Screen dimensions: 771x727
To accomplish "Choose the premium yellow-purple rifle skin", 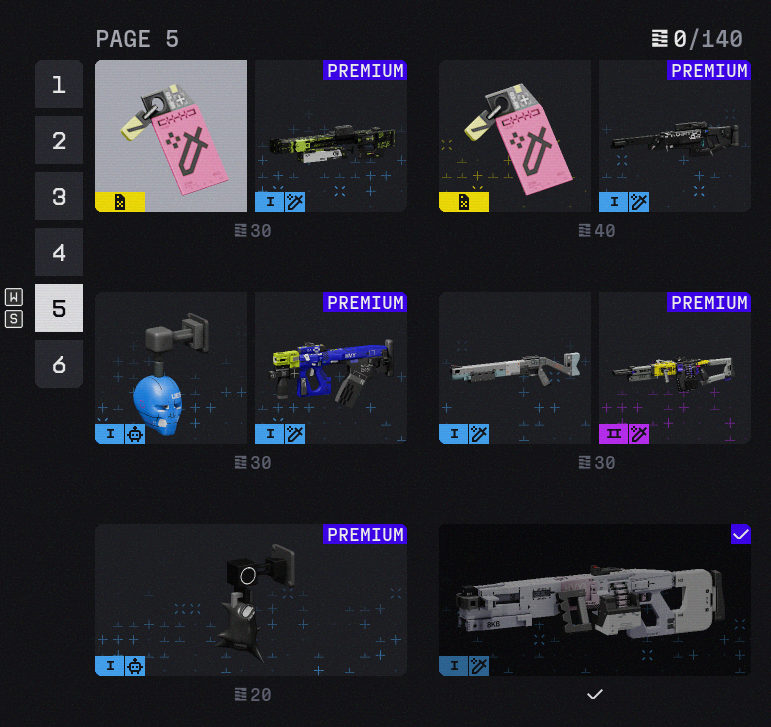I will pyautogui.click(x=675, y=368).
